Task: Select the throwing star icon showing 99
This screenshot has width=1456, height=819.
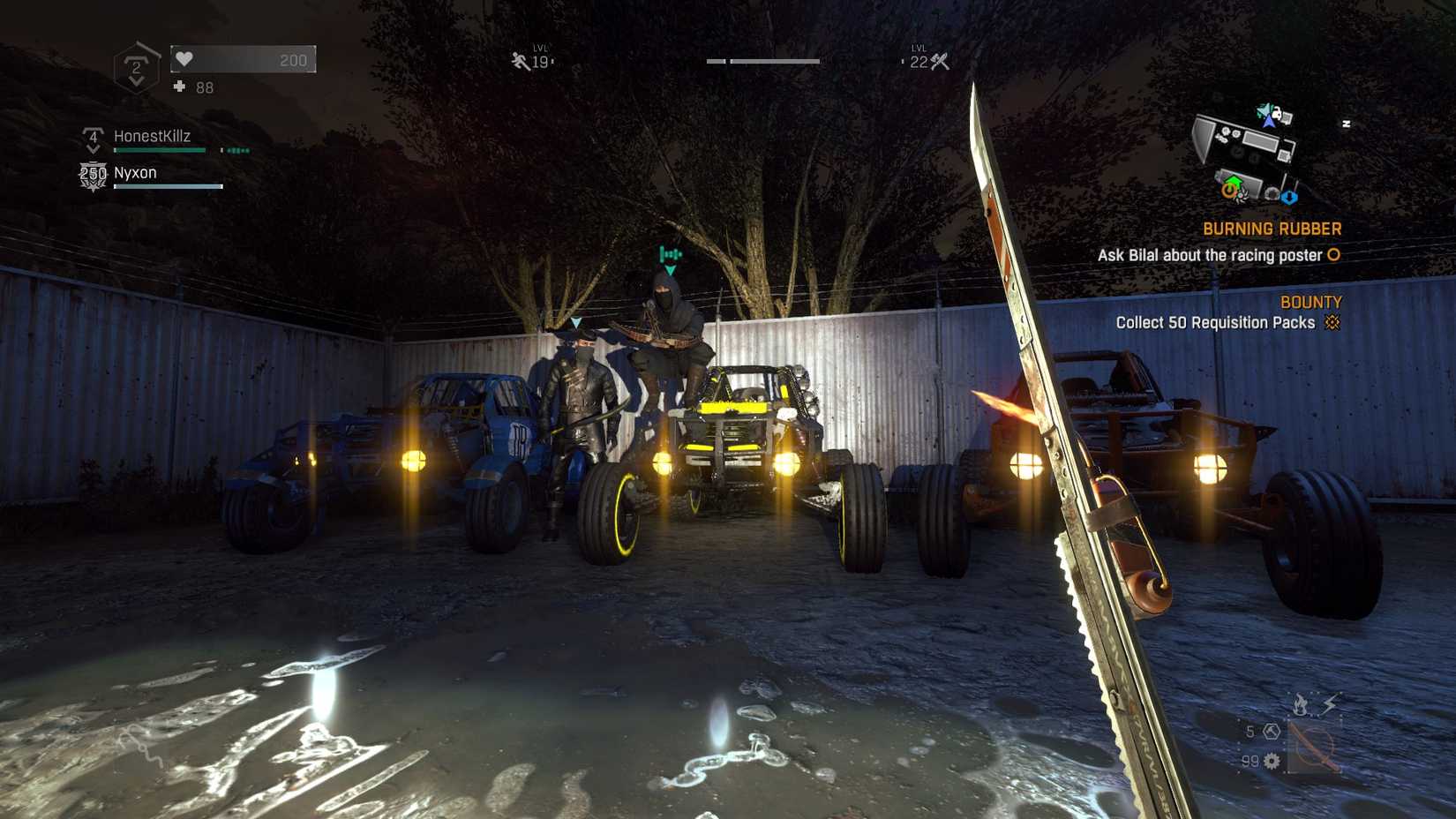Action: 1271,762
